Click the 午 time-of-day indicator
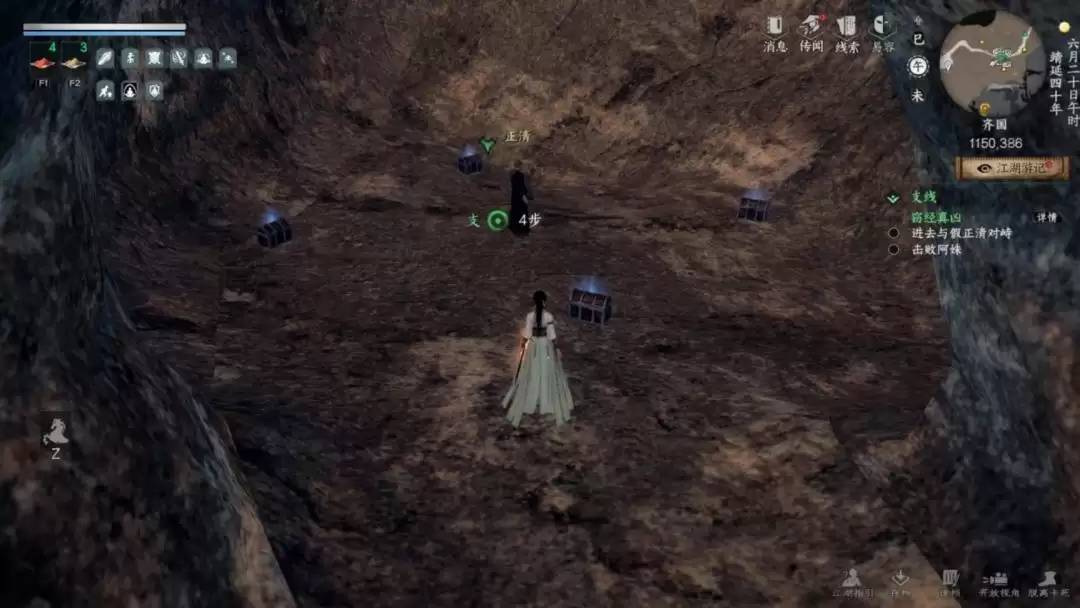Viewport: 1080px width, 608px height. coord(917,66)
